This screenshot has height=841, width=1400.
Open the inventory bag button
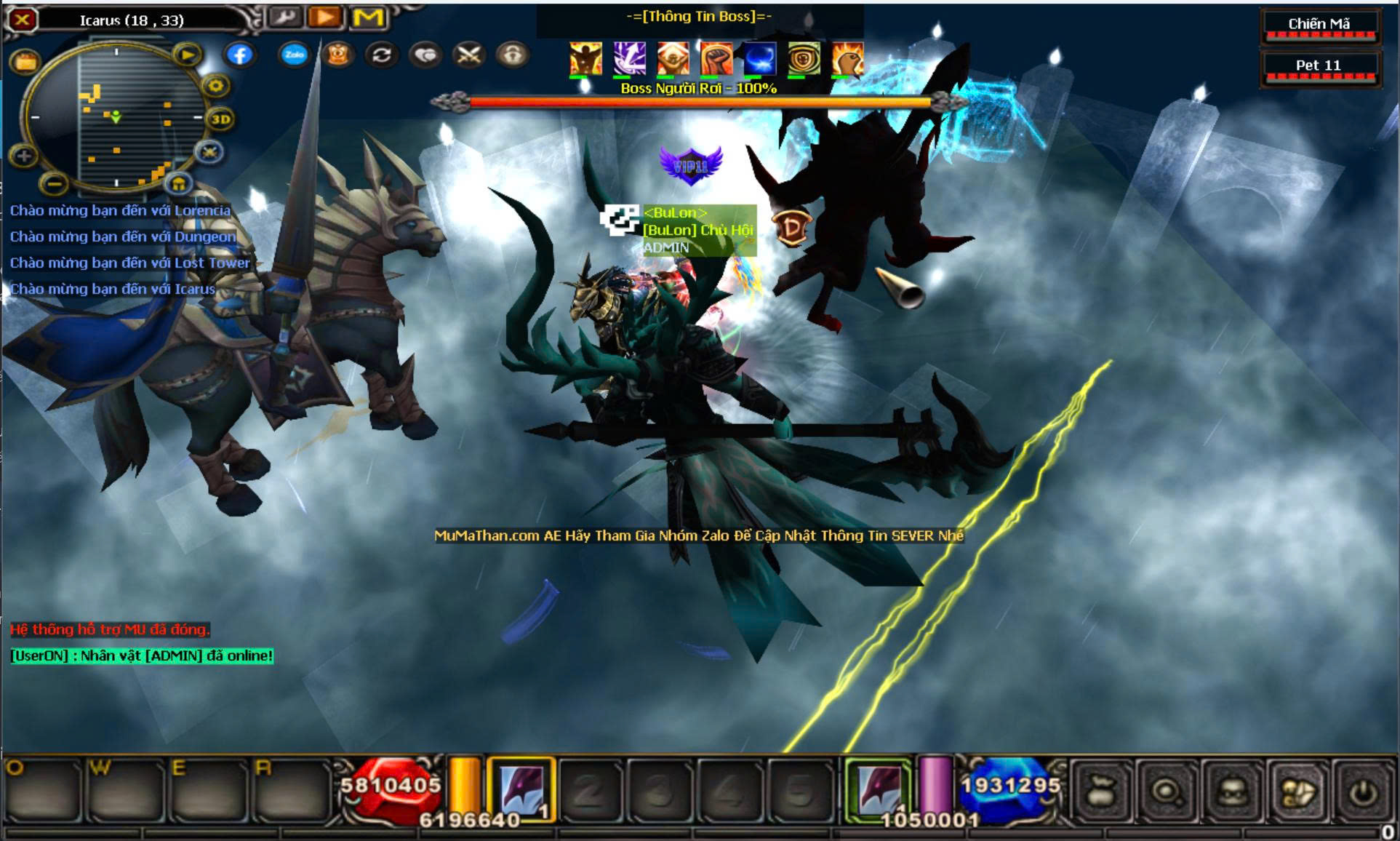pyautogui.click(x=1102, y=792)
